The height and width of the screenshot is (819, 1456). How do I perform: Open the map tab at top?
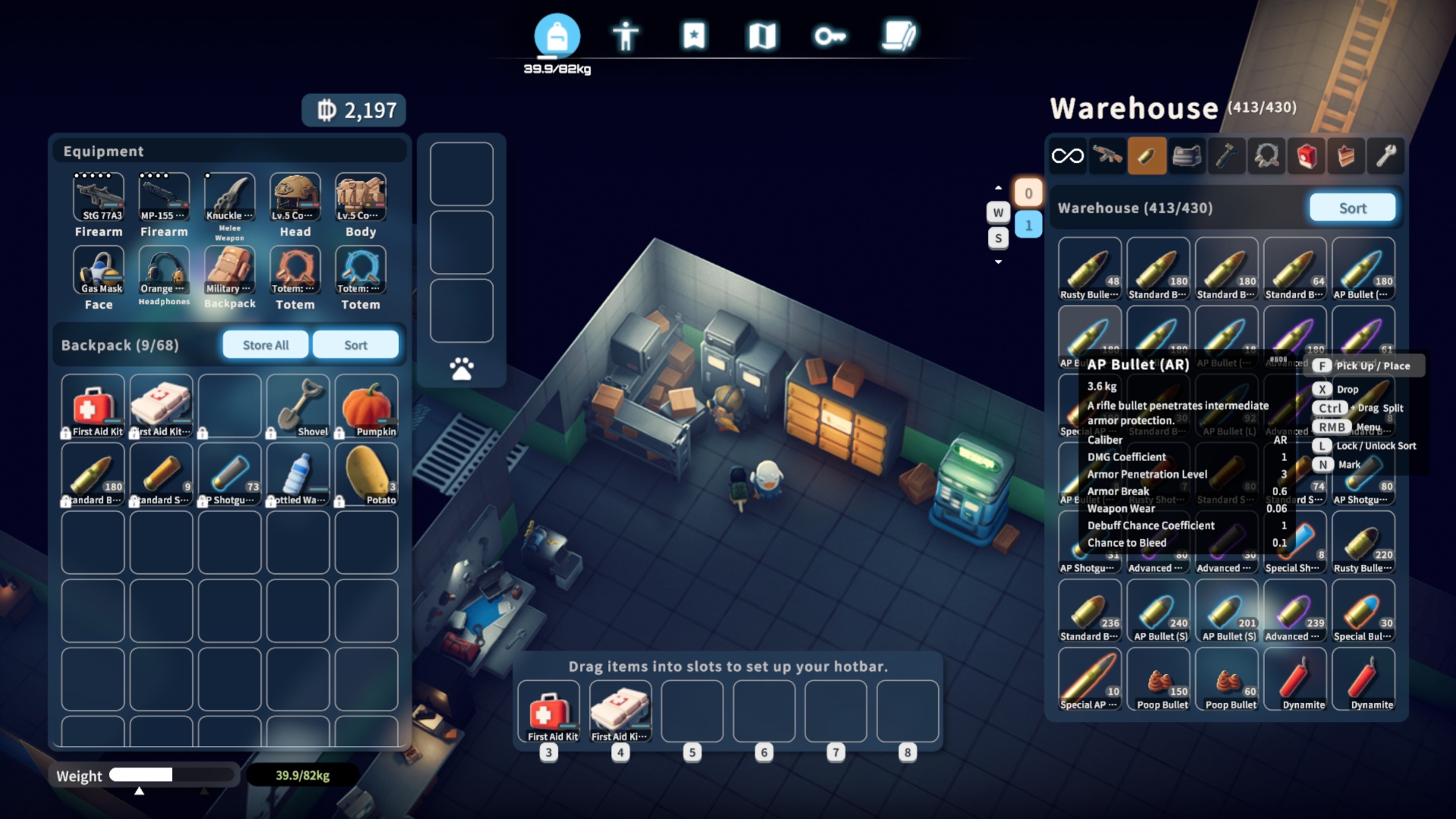pos(762,36)
